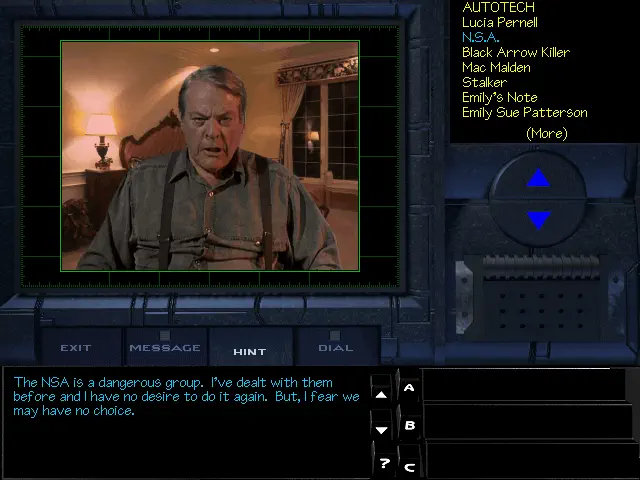Click the DIAL button
The height and width of the screenshot is (480, 640).
335,348
